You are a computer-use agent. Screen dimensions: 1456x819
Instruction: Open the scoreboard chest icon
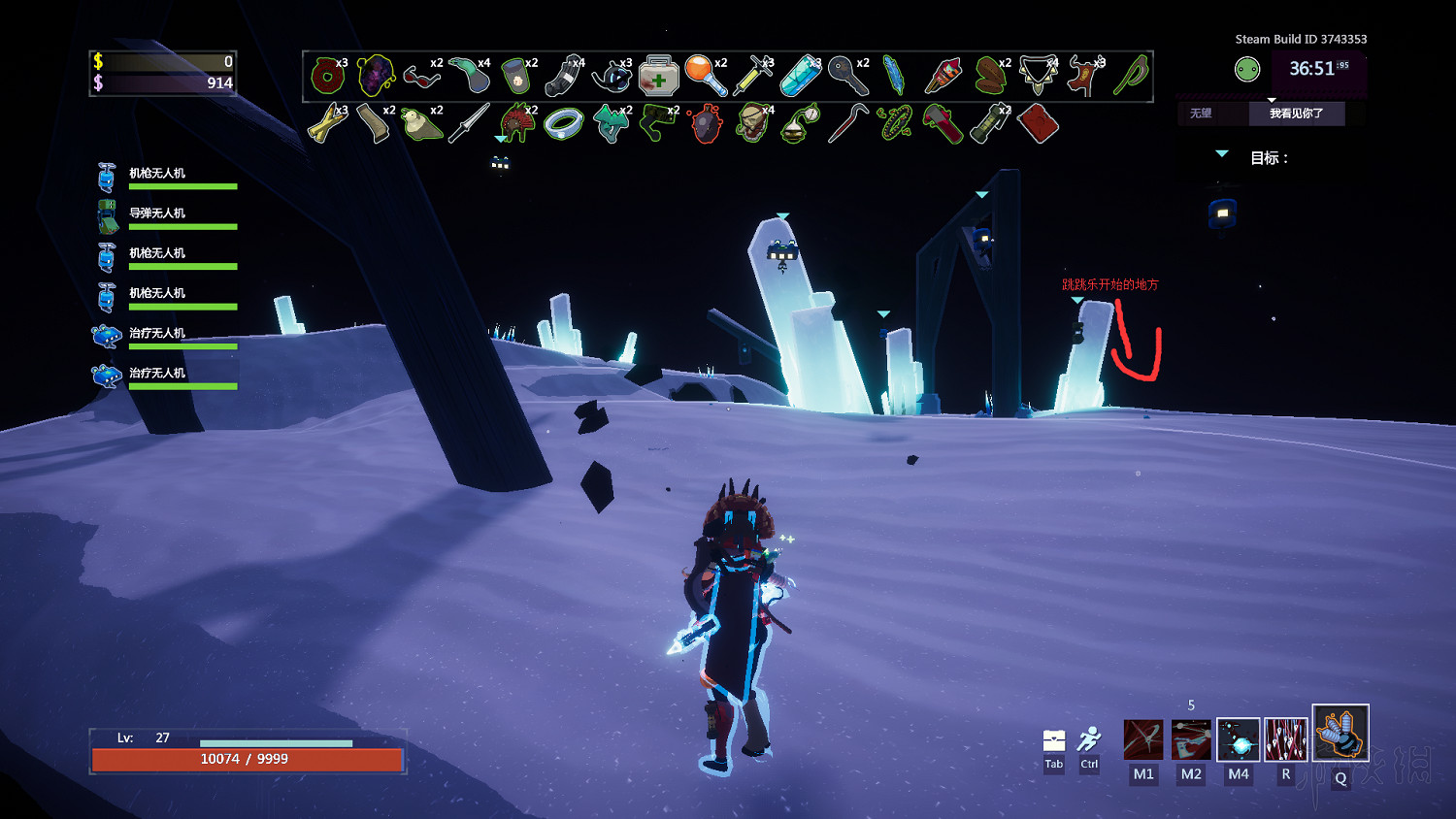click(x=1054, y=741)
